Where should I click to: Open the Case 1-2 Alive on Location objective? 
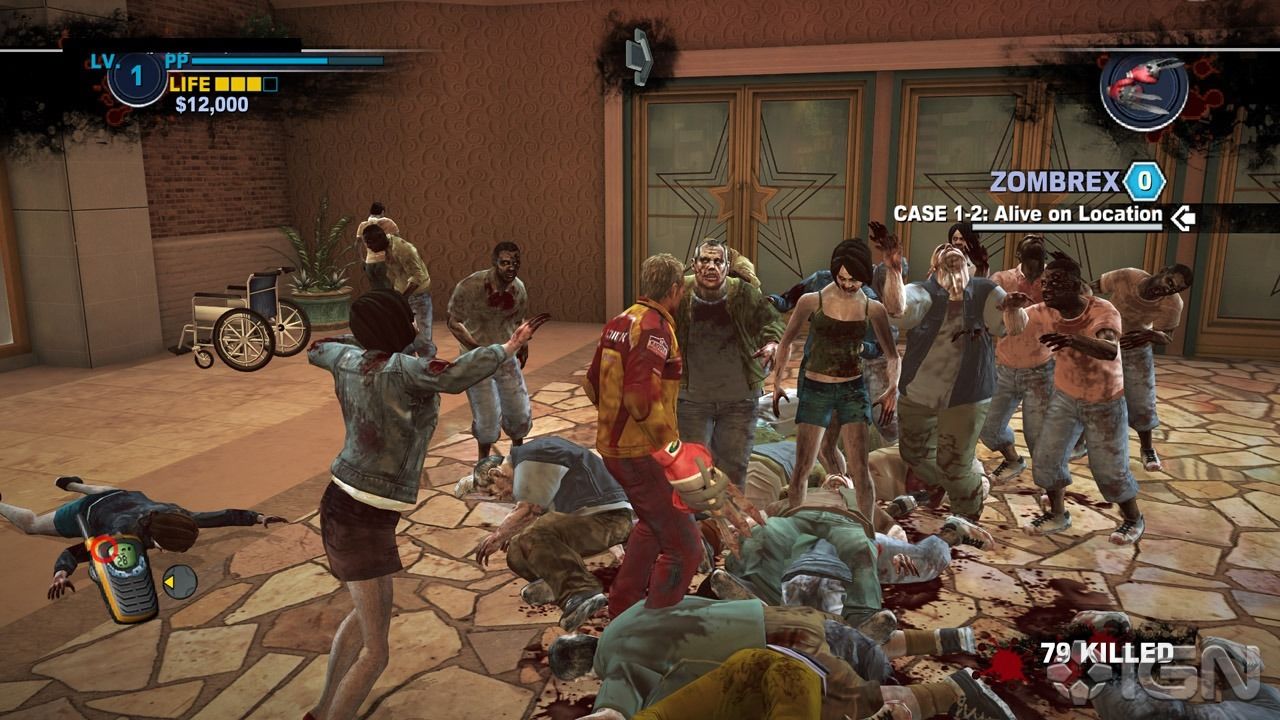1027,214
